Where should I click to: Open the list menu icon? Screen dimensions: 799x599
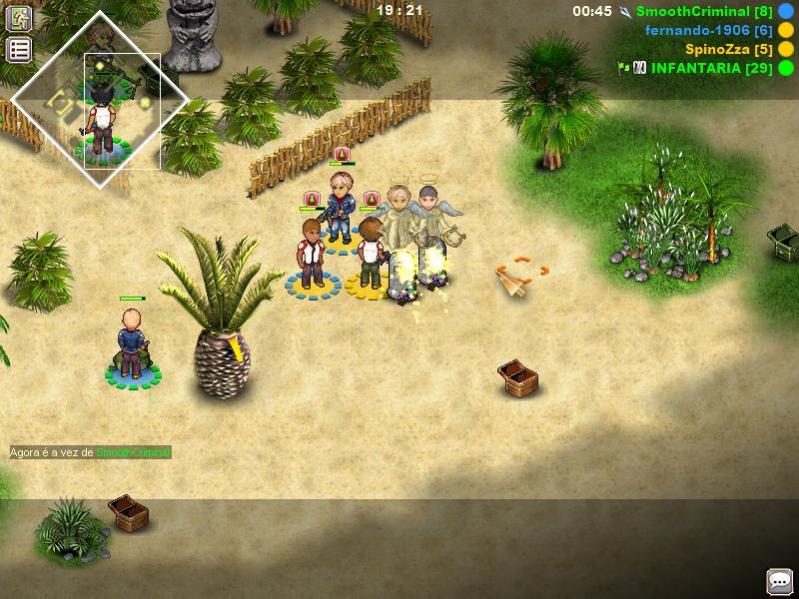[19, 50]
